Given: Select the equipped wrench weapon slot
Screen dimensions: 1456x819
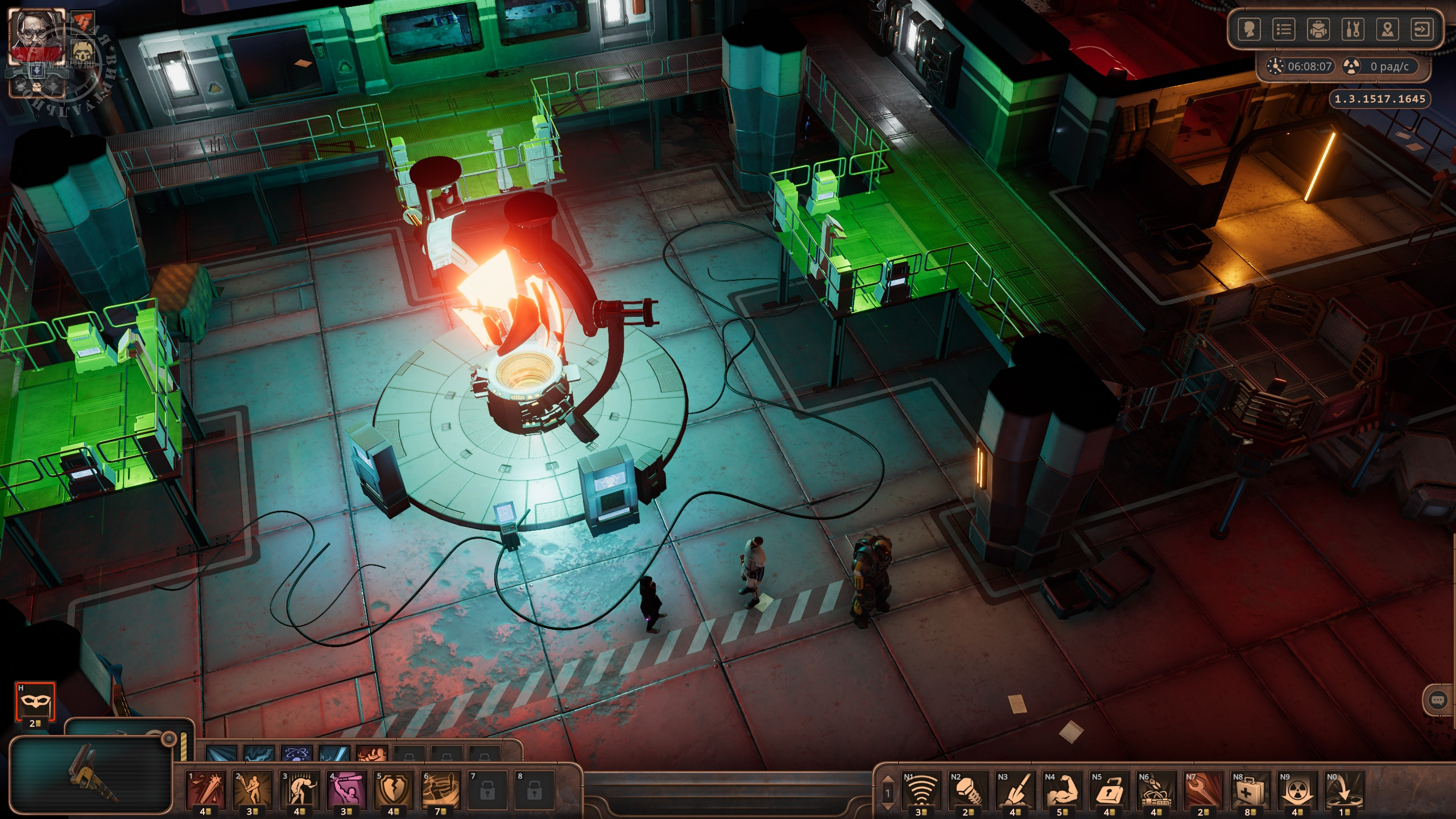Looking at the screenshot, I should pos(91,775).
